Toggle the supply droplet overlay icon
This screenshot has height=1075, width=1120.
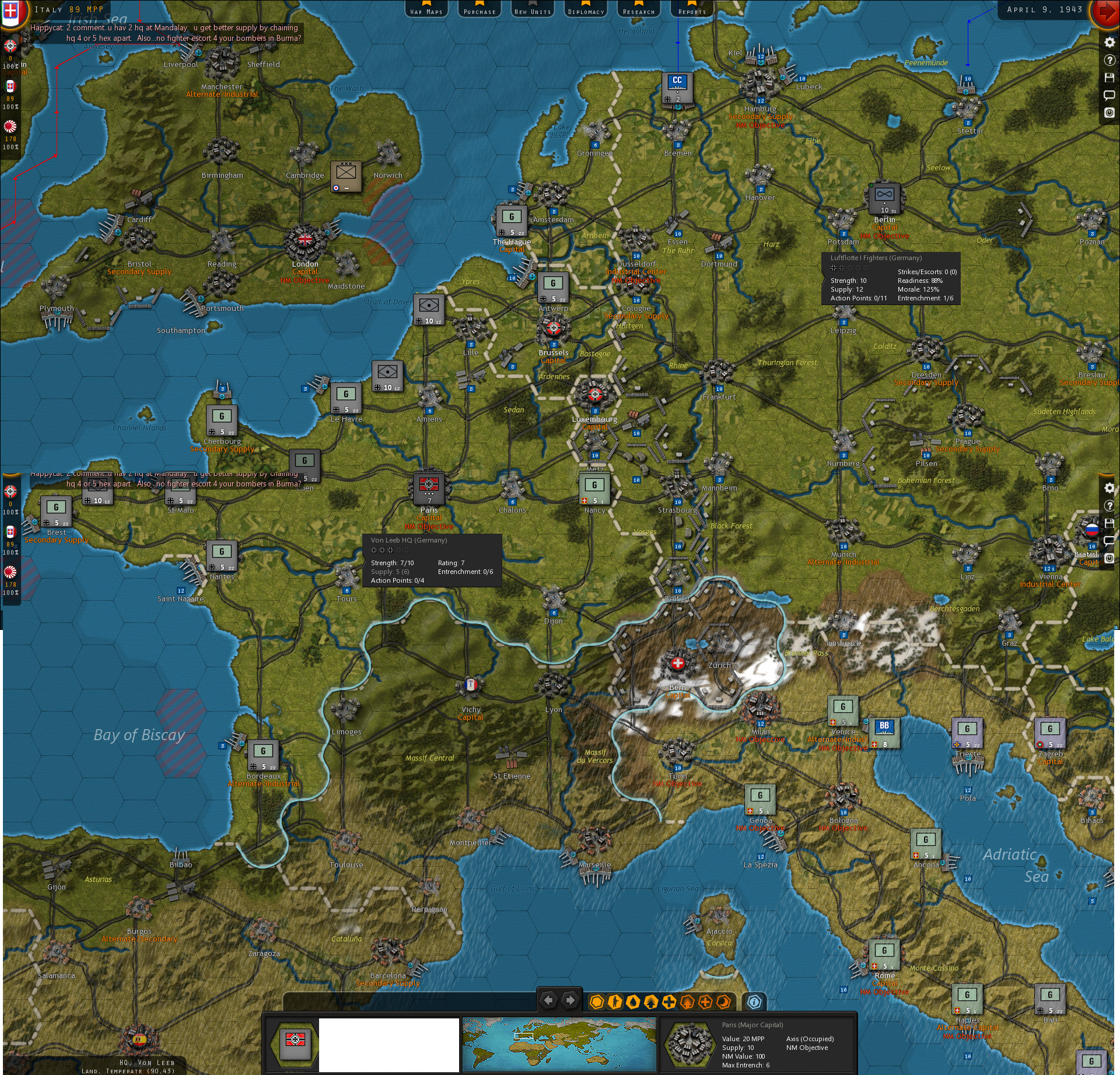(x=633, y=1002)
